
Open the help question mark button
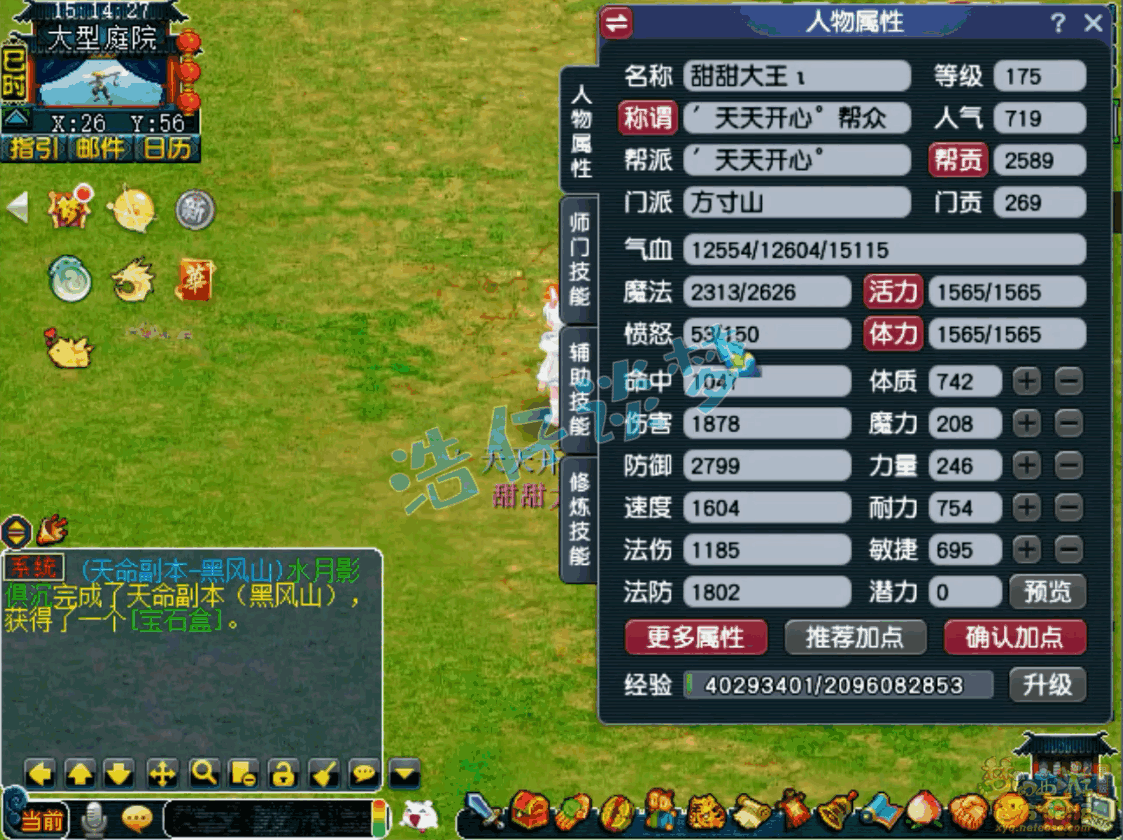pos(1058,23)
